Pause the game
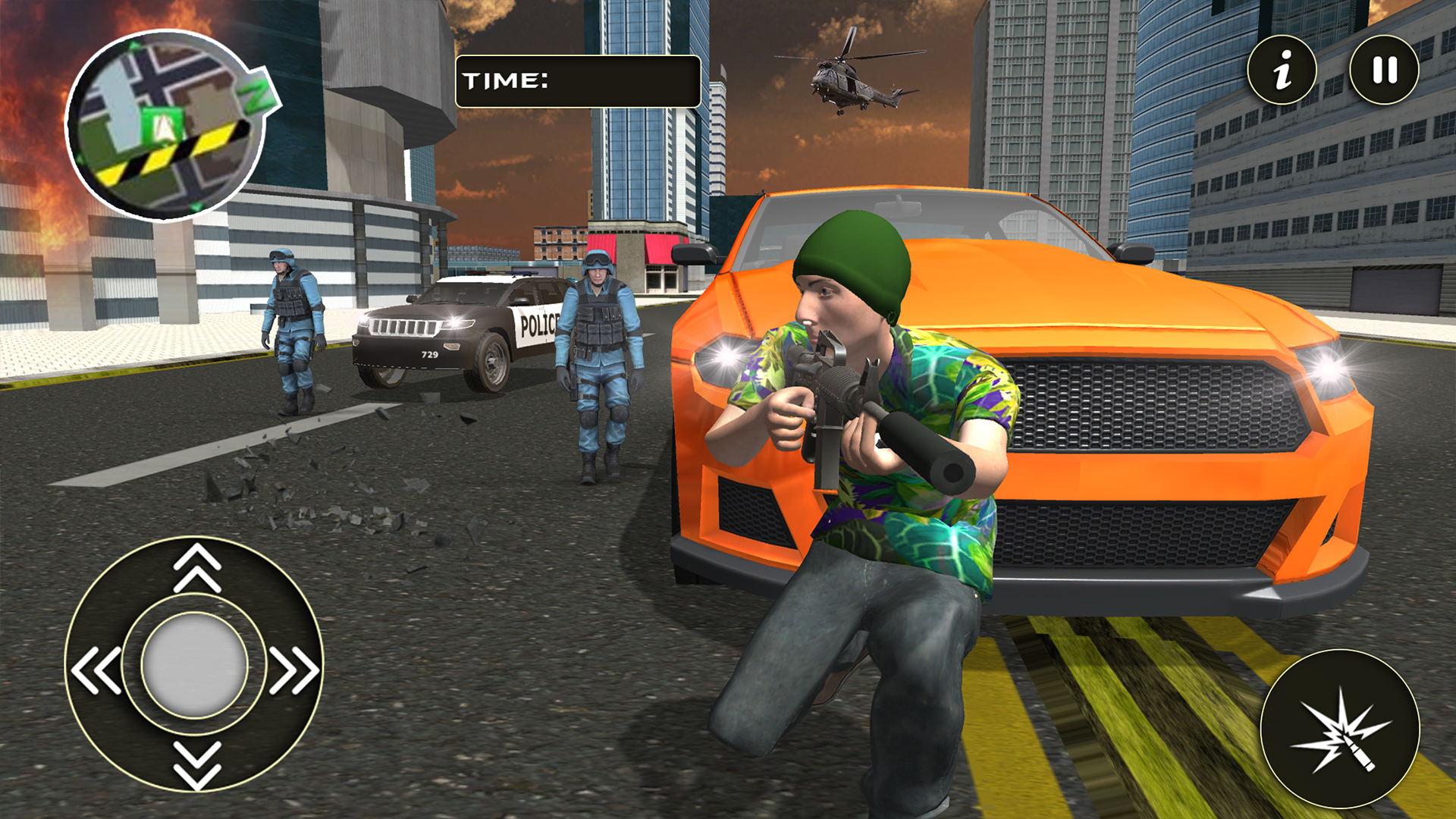Image resolution: width=1456 pixels, height=819 pixels. [1384, 71]
